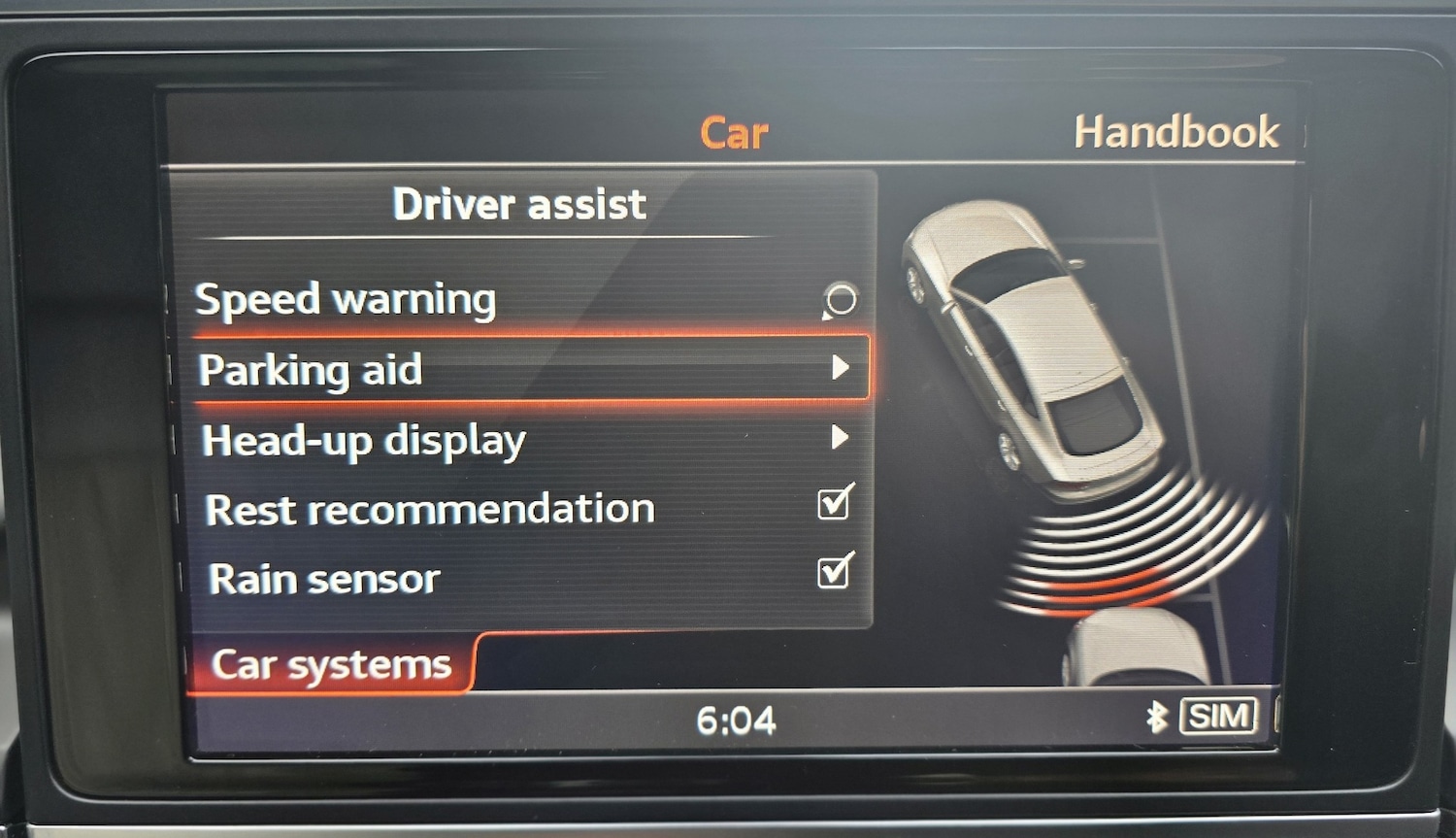Screen dimensions: 1456x838
Task: Open the Handbook tab
Action: [1176, 129]
